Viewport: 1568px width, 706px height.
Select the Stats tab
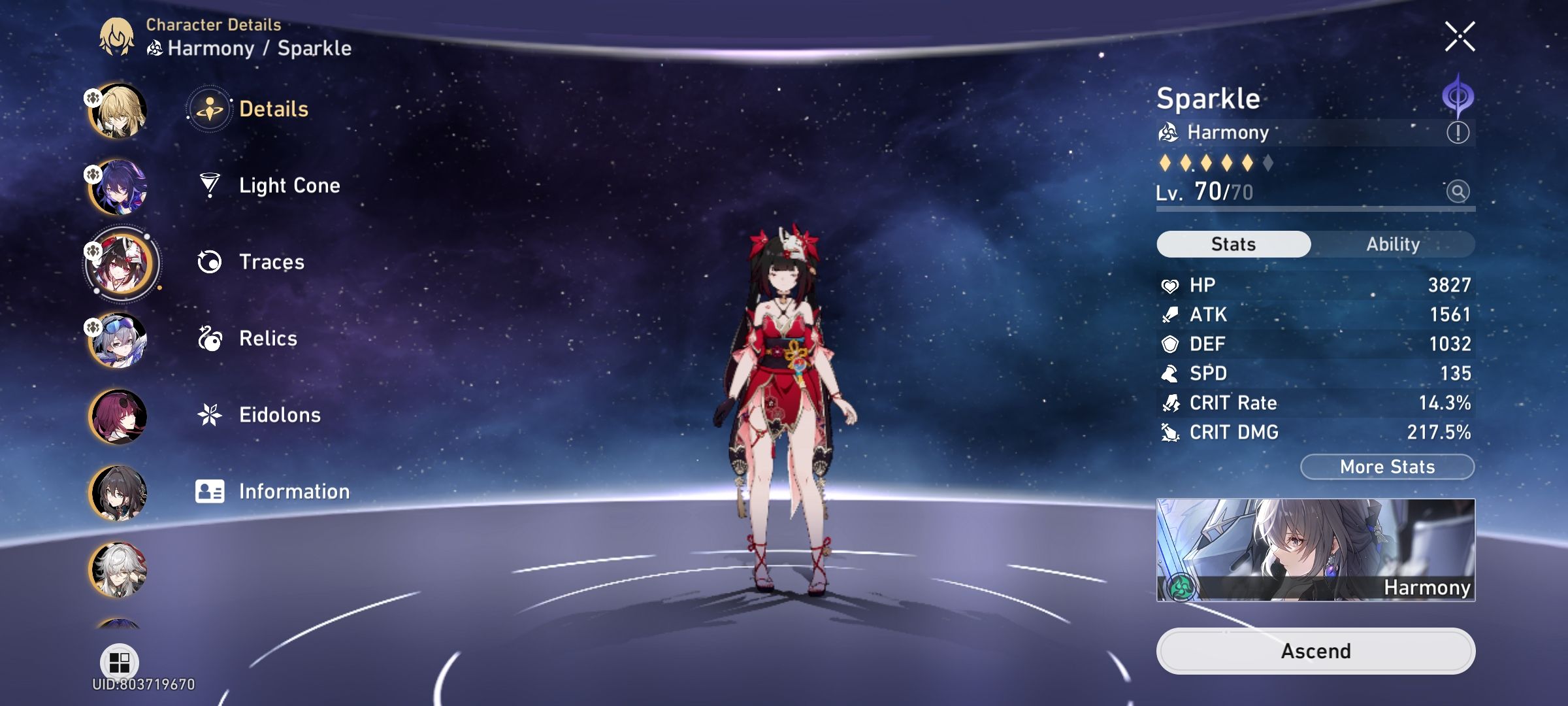[x=1232, y=244]
